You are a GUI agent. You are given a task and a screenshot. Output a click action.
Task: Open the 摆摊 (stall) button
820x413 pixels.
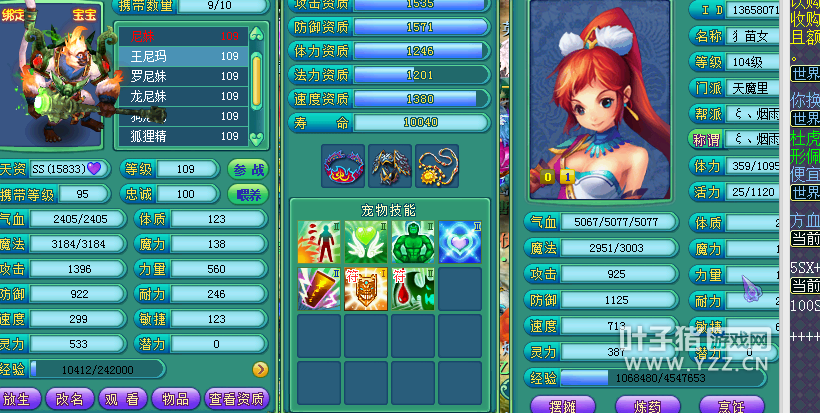pos(564,404)
